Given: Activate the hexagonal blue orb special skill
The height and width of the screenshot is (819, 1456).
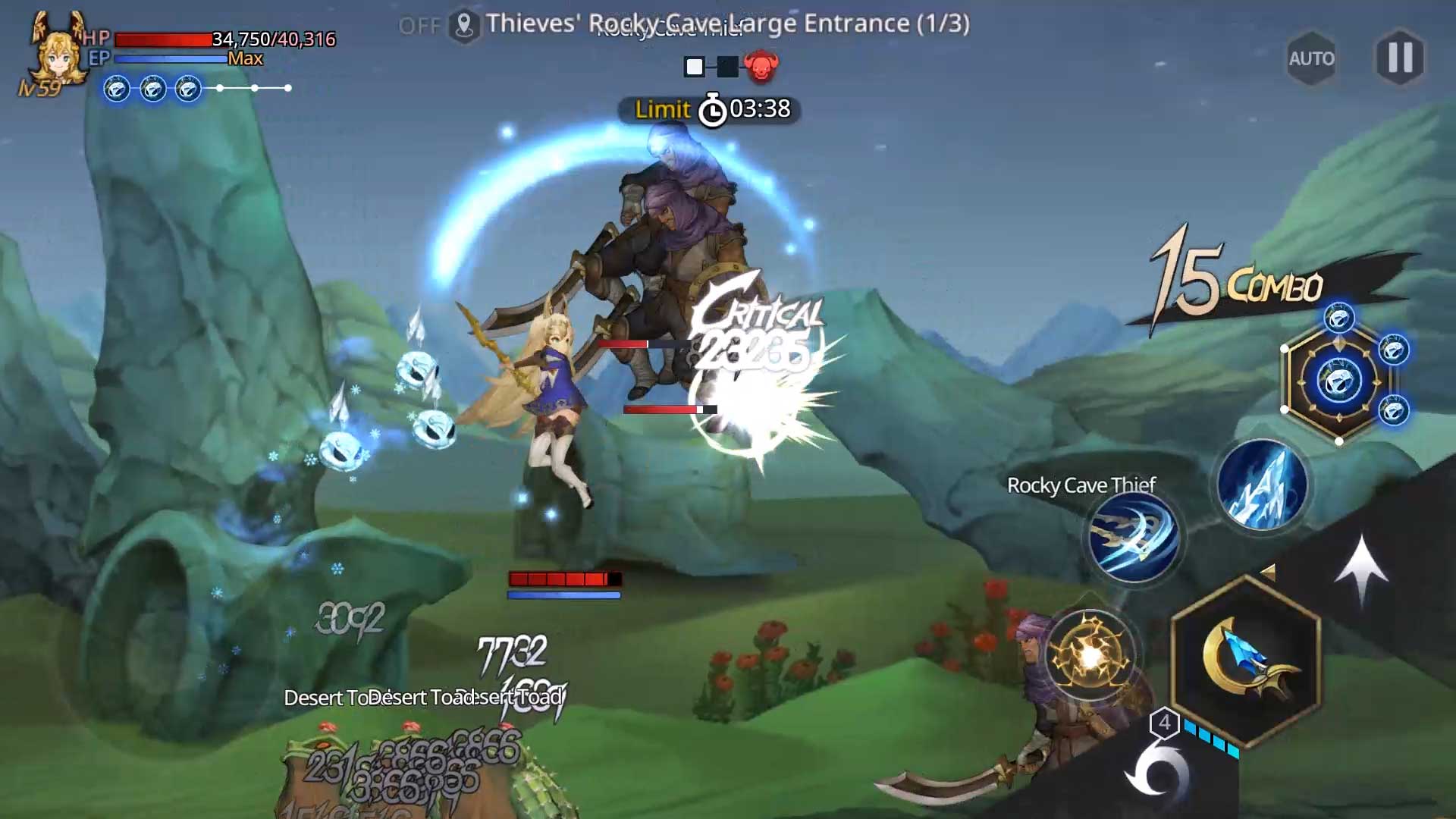Looking at the screenshot, I should [x=1338, y=381].
